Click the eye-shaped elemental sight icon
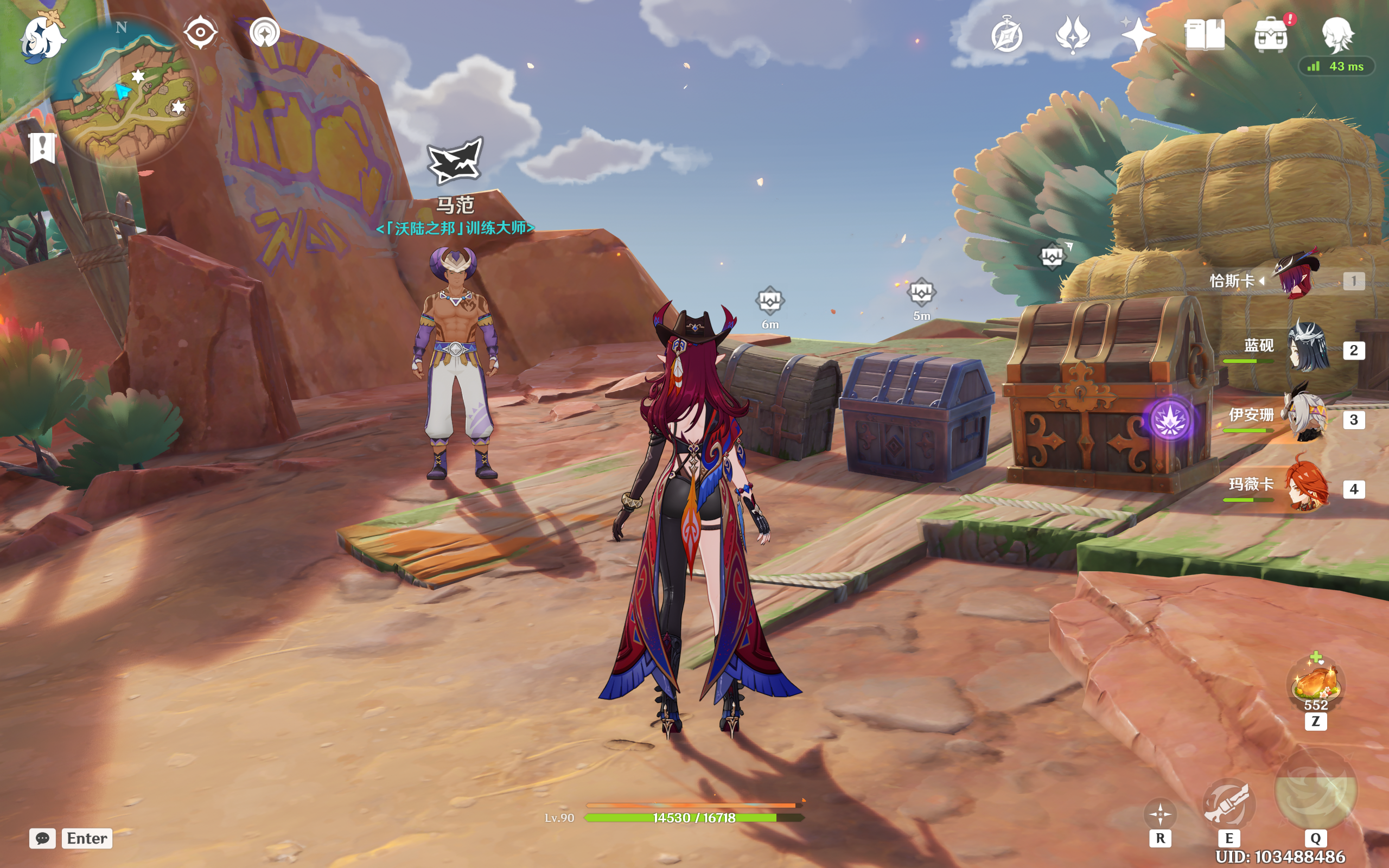 [200, 32]
